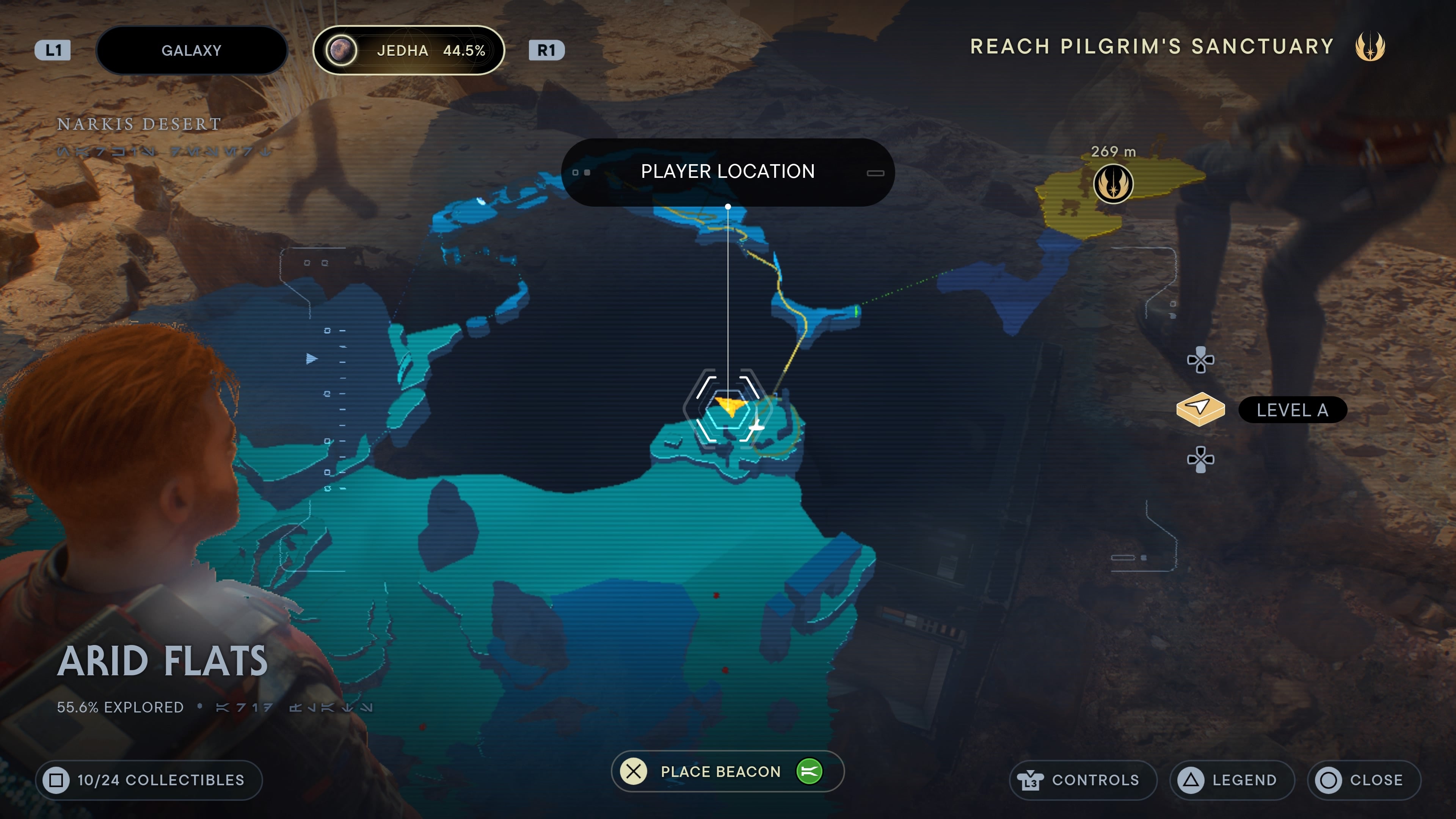Switch to the Galaxy map tab
Viewport: 1456px width, 819px height.
point(191,50)
